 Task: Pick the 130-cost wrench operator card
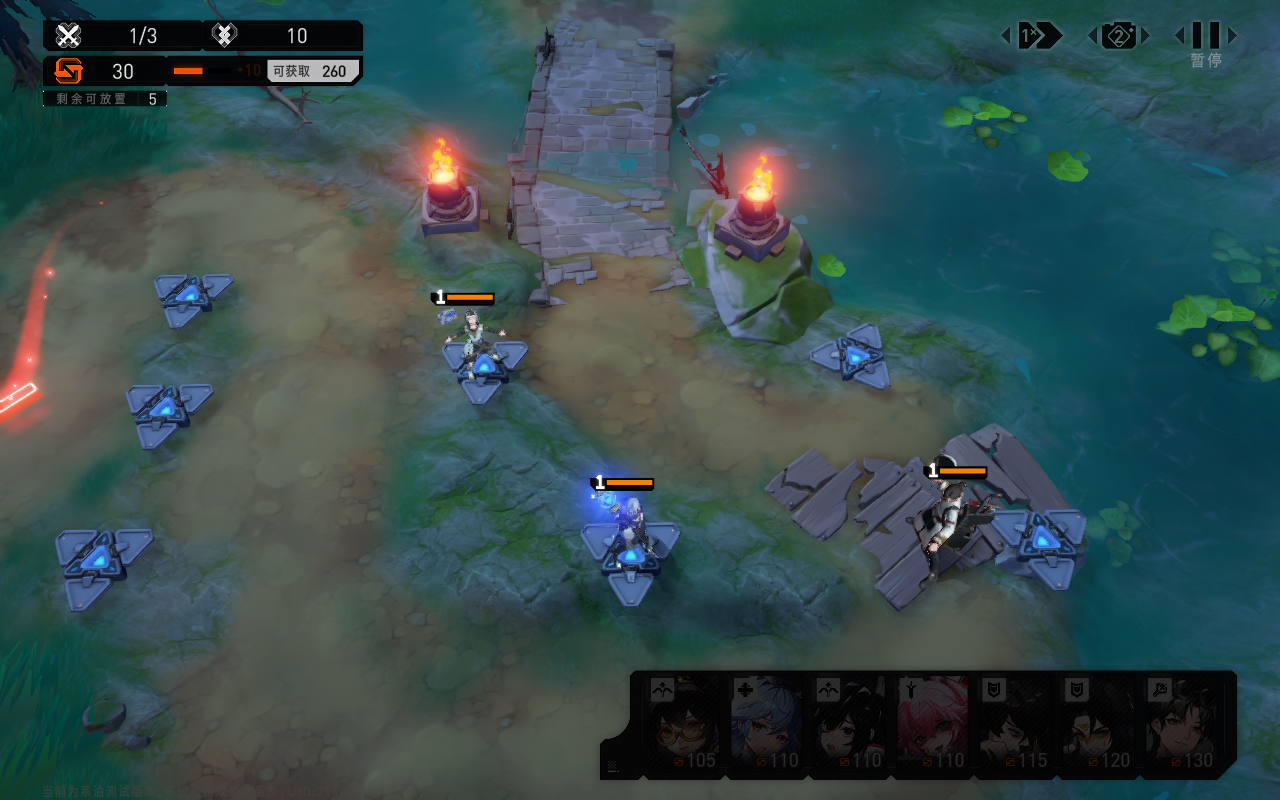point(1182,724)
